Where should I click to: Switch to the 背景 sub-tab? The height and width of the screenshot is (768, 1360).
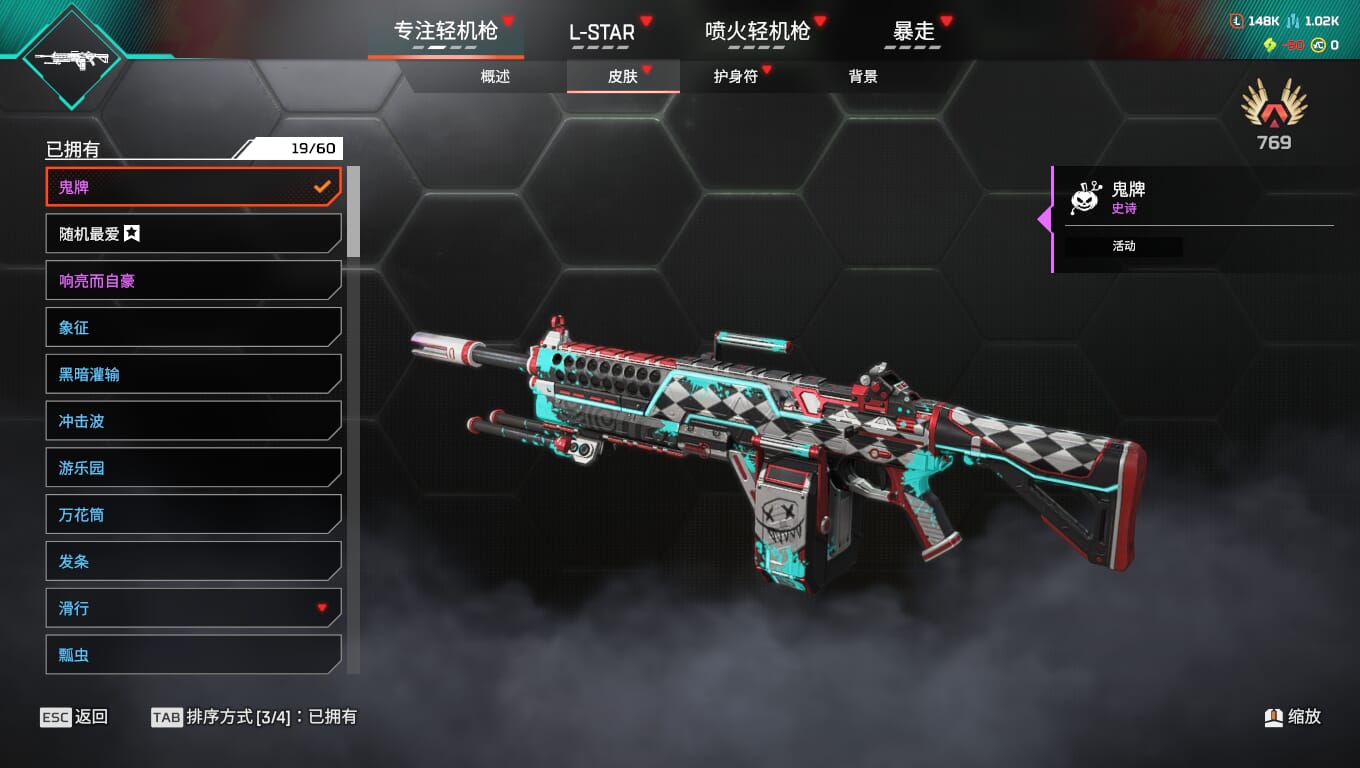click(863, 77)
